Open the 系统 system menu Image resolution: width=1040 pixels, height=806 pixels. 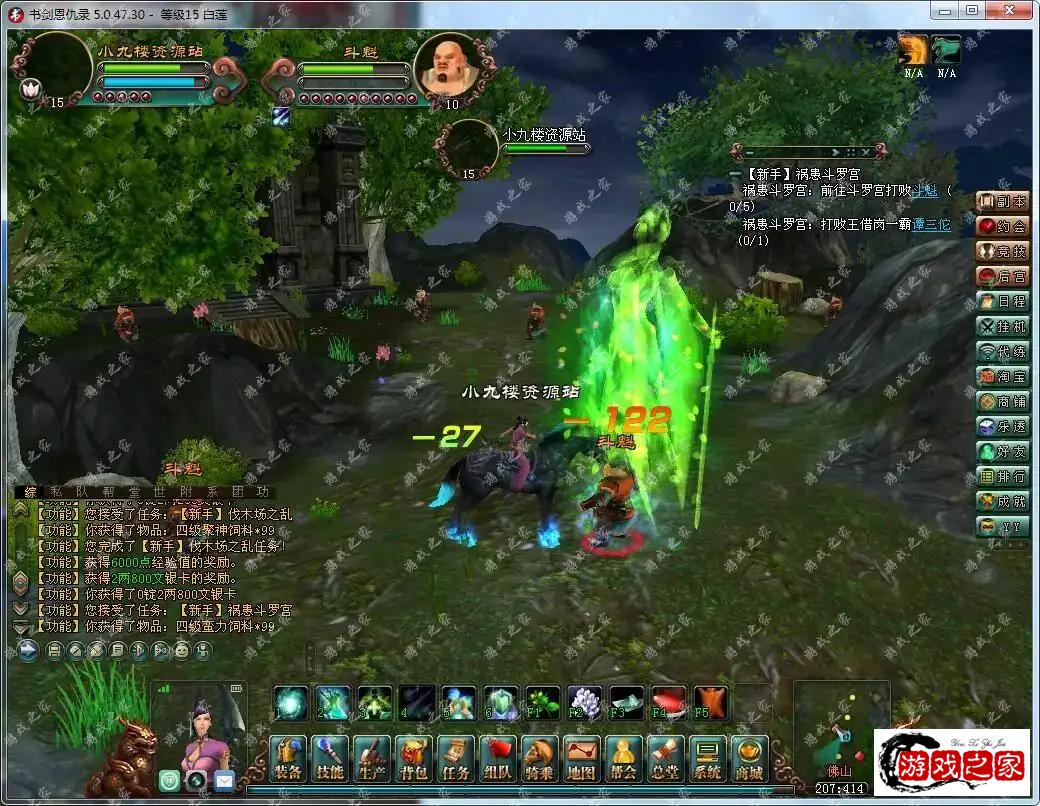[708, 759]
